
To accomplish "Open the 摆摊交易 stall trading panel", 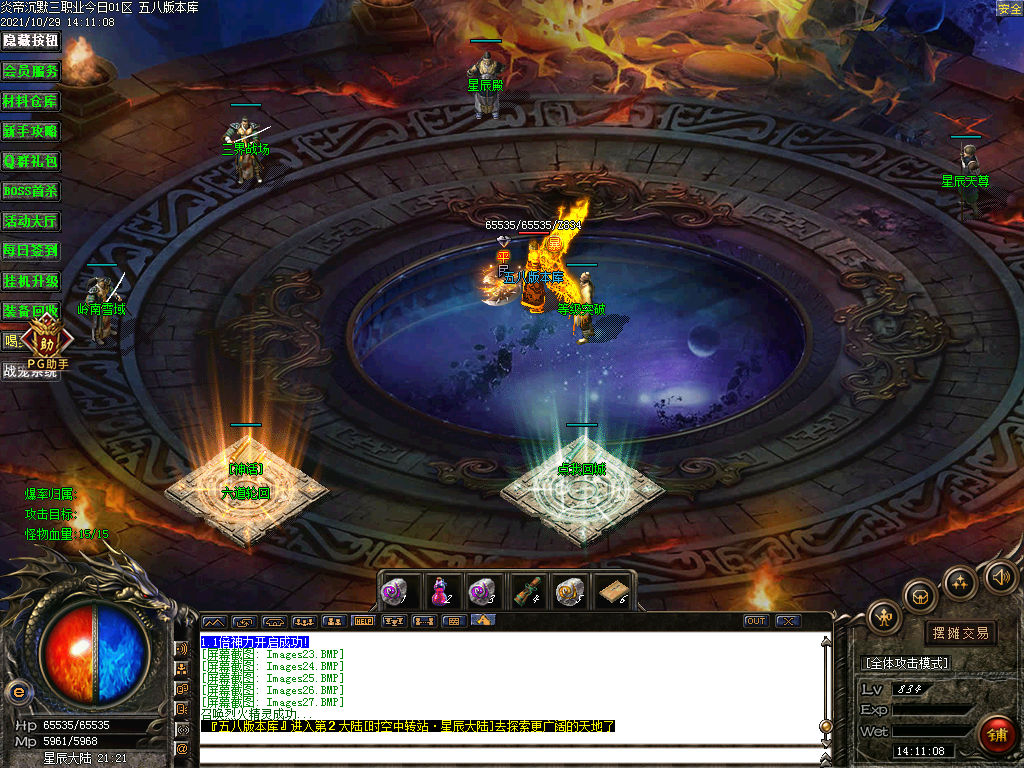I will point(961,633).
